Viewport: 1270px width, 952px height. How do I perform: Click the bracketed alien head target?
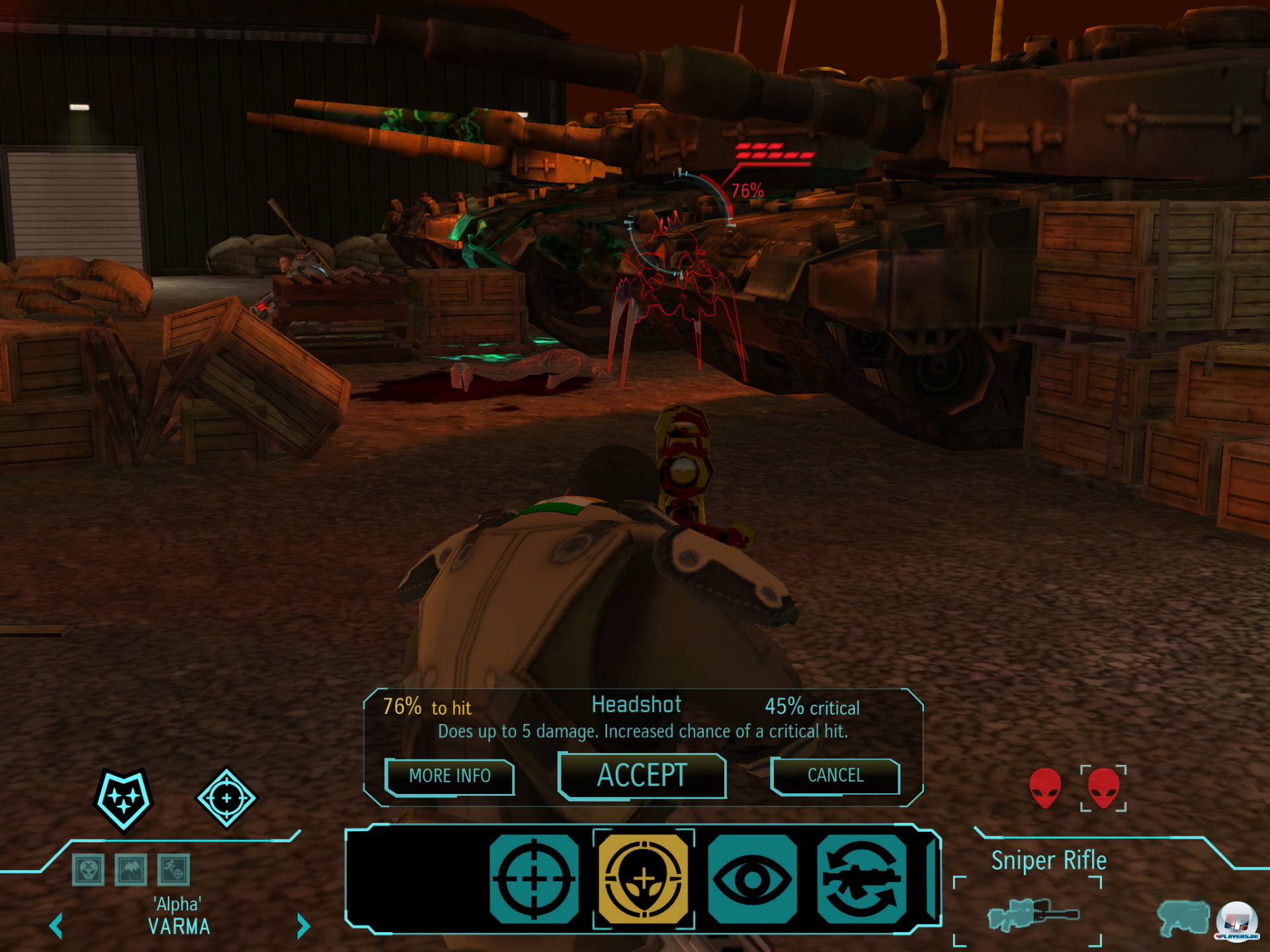click(1103, 787)
